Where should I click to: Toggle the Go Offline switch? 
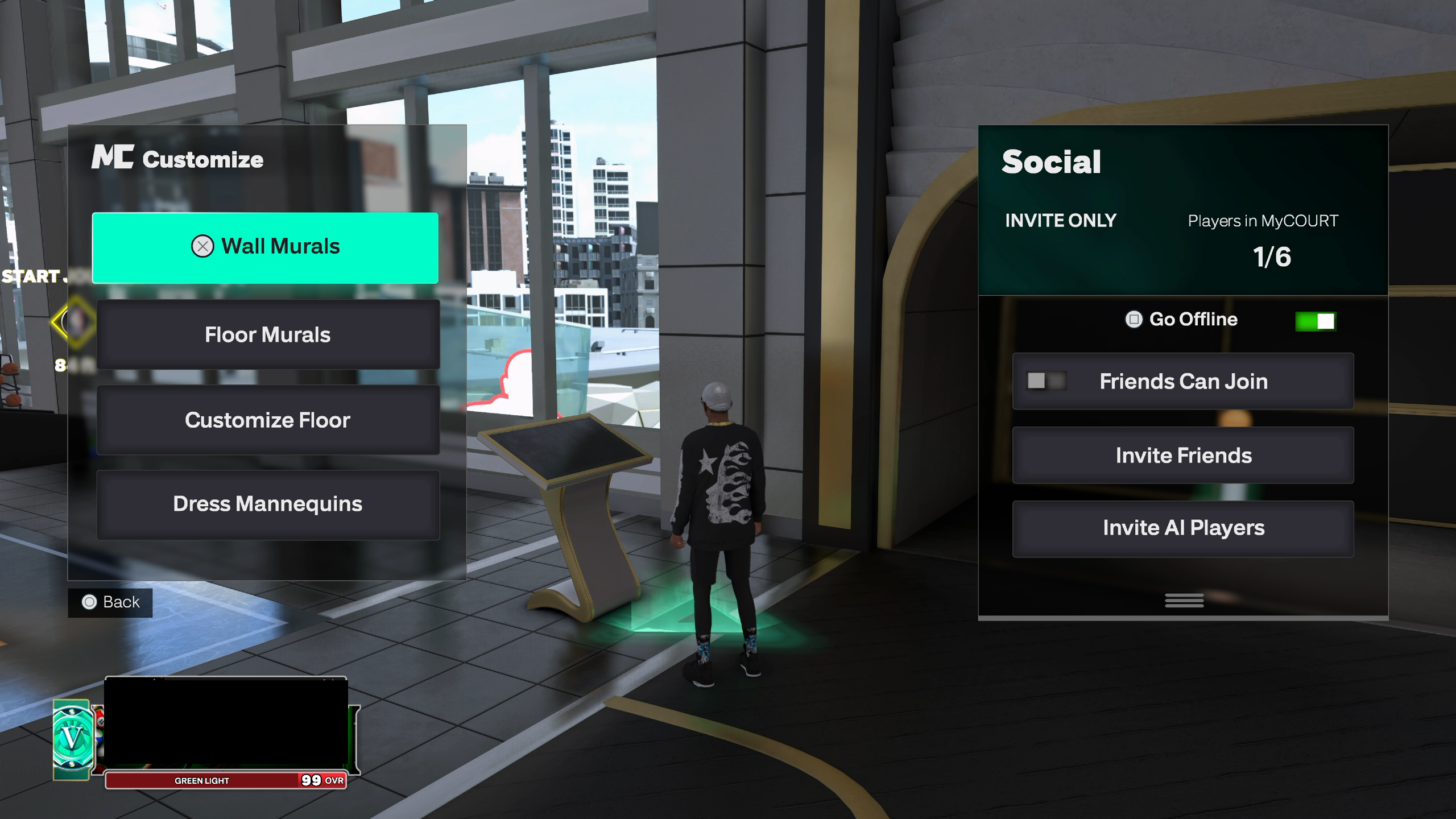tap(1315, 321)
